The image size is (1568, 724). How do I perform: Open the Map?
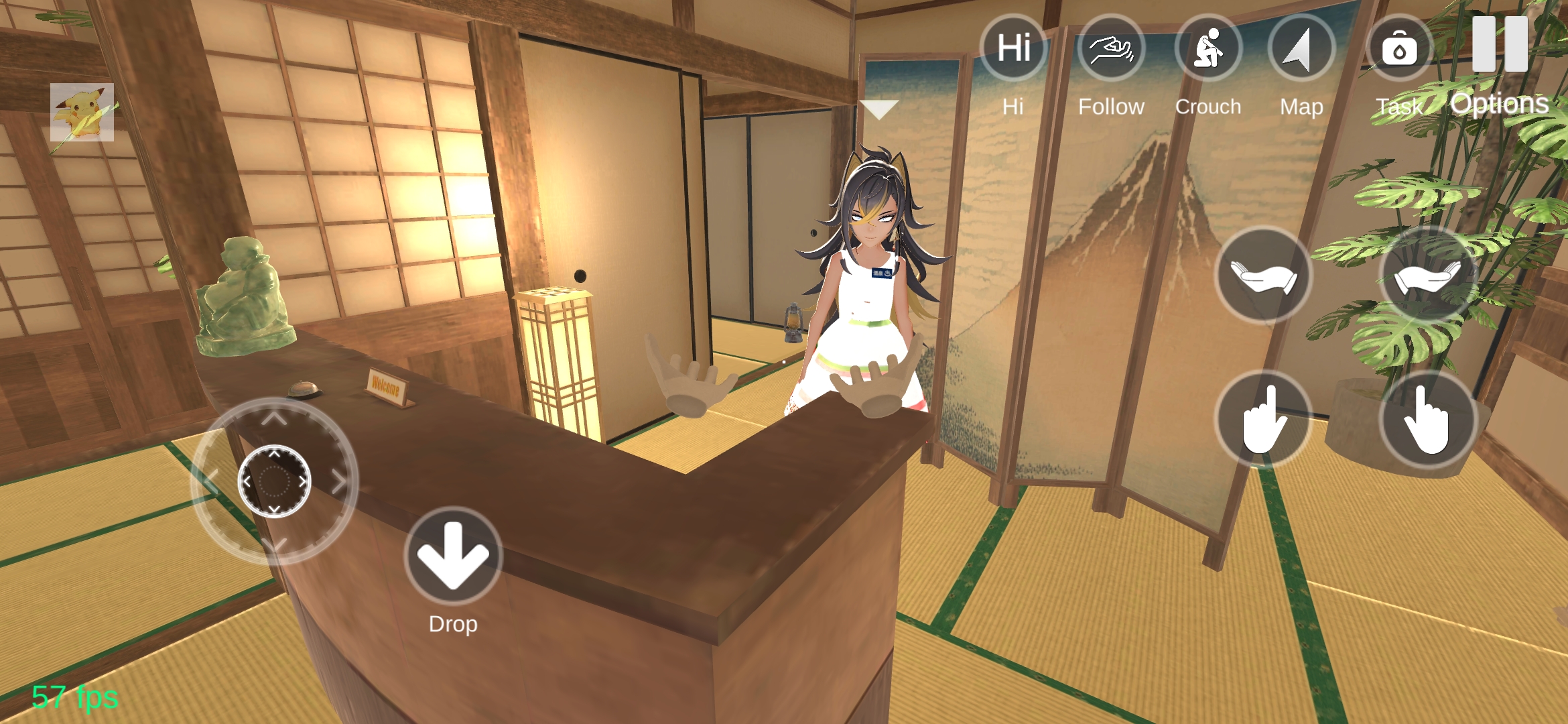(1301, 49)
